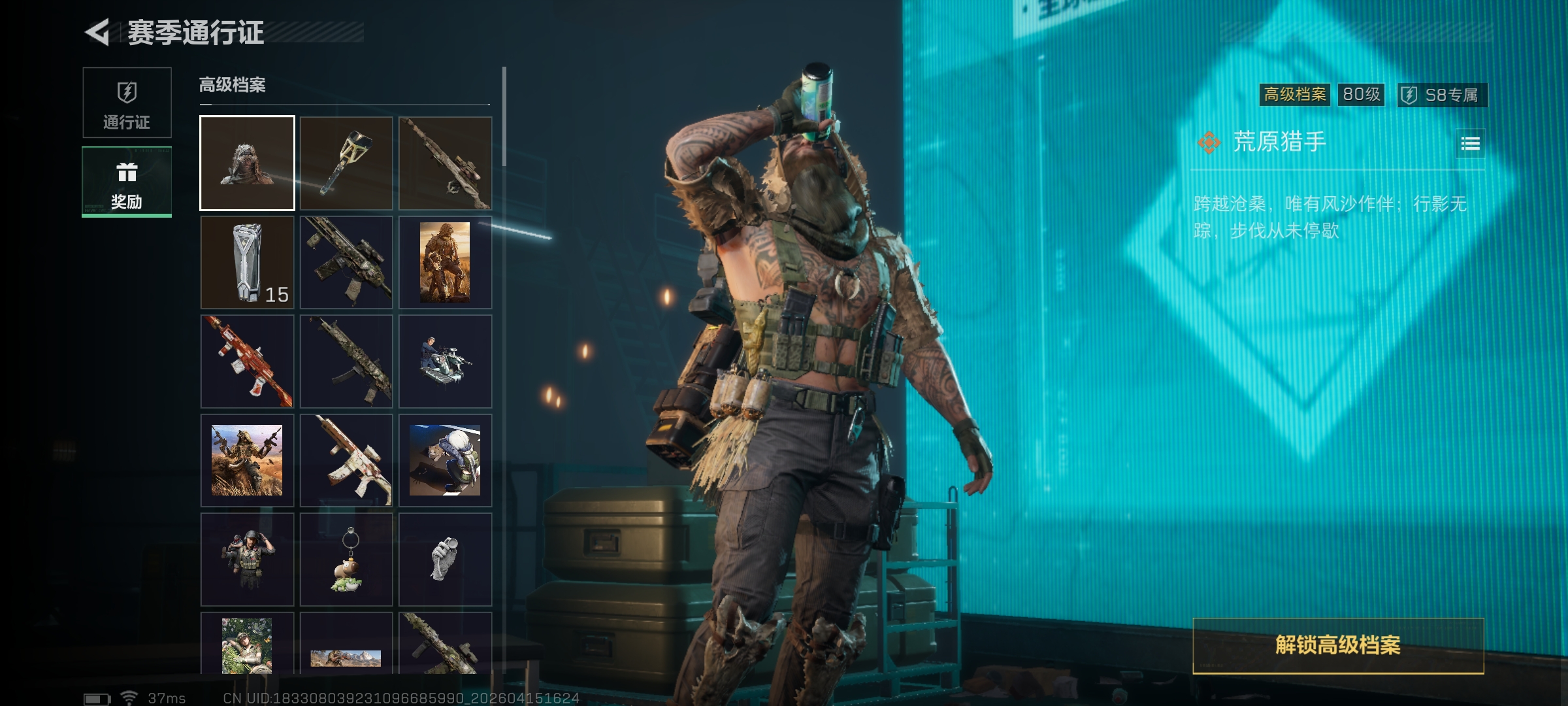Viewport: 1568px width, 706px height.
Task: Click the rewards list scrollbar
Action: 504,116
